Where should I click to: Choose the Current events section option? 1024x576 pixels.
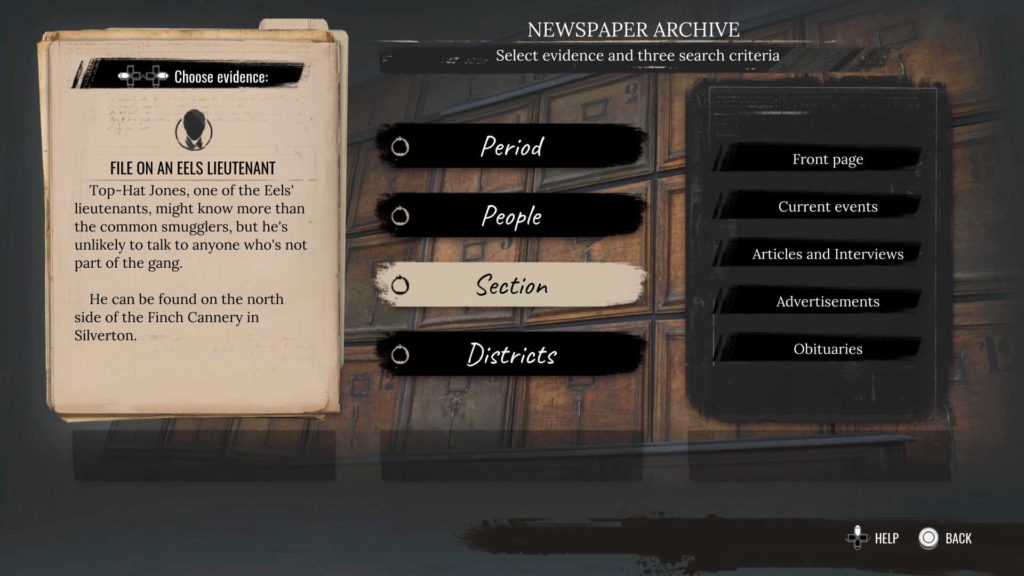(x=827, y=207)
